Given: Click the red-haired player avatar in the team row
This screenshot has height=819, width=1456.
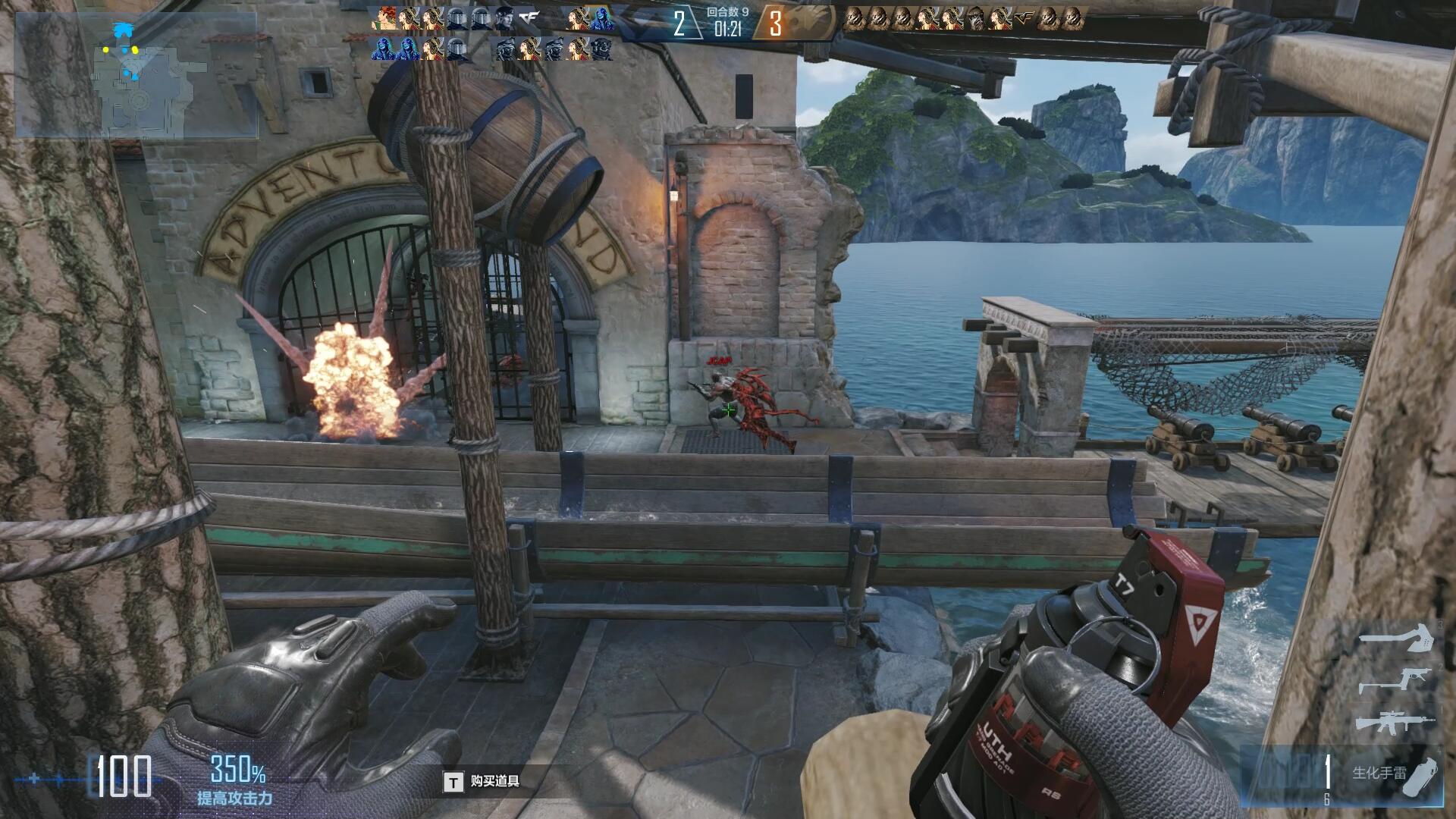Looking at the screenshot, I should point(387,18).
